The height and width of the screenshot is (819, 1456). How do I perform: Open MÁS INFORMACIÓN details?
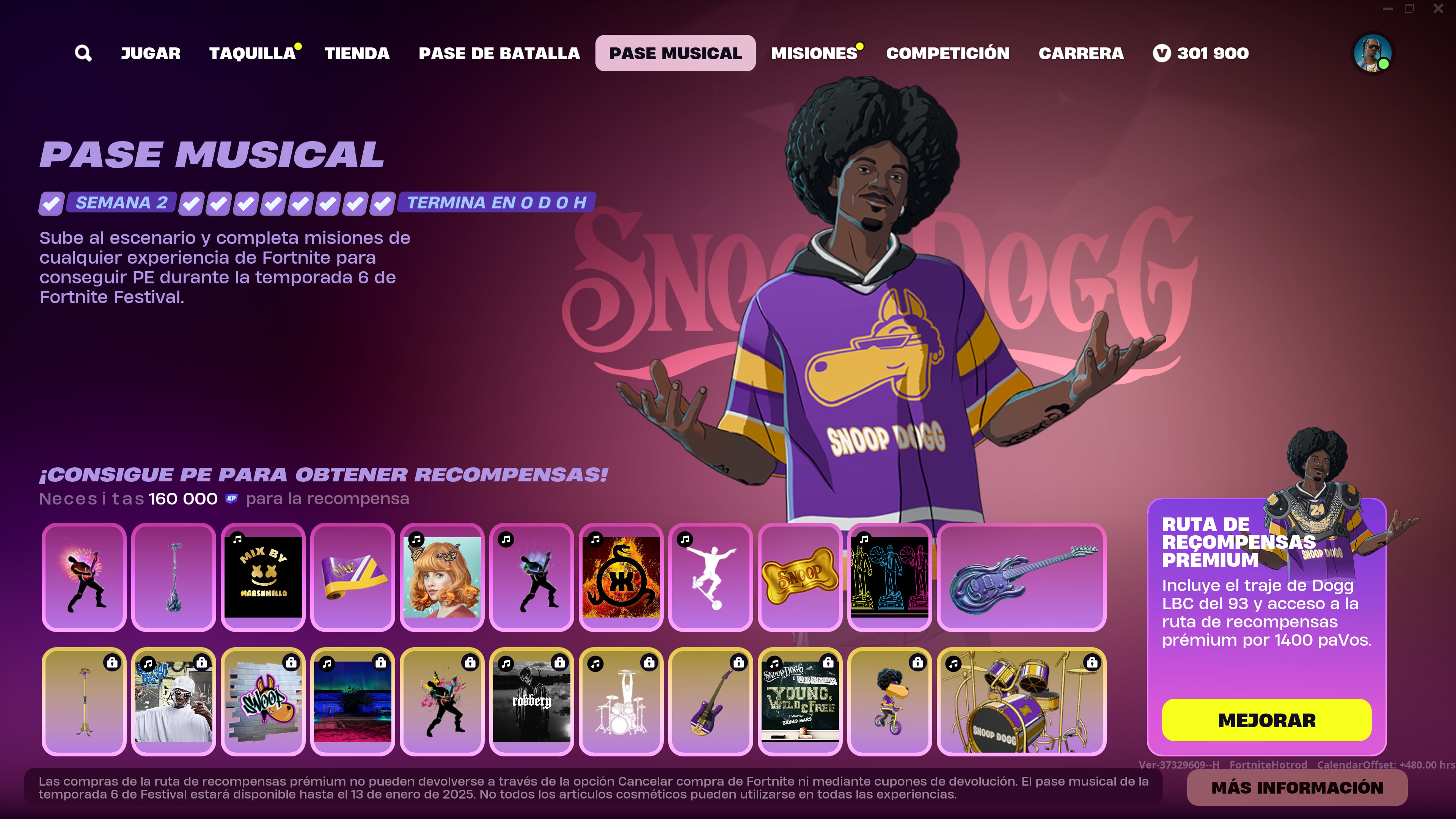[x=1297, y=788]
